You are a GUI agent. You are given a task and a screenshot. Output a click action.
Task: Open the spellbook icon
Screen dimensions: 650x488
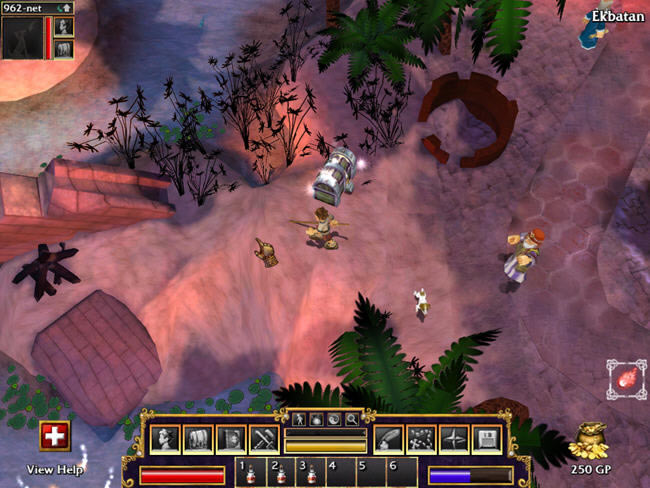coord(231,439)
